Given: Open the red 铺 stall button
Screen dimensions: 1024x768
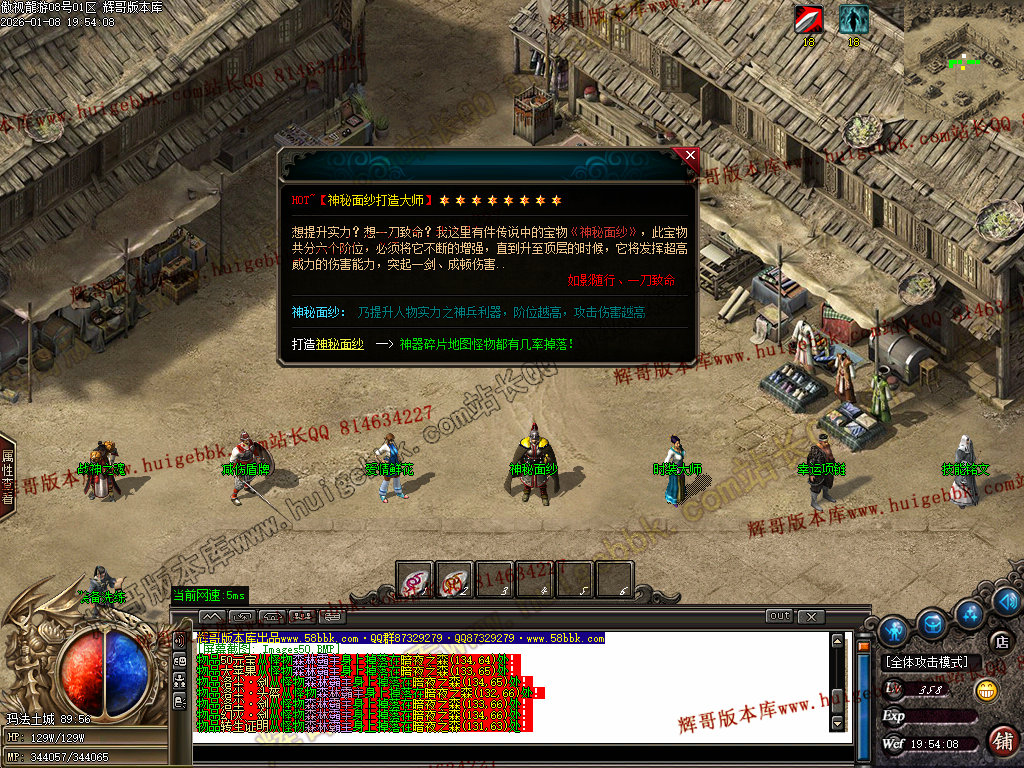Looking at the screenshot, I should tap(1001, 741).
